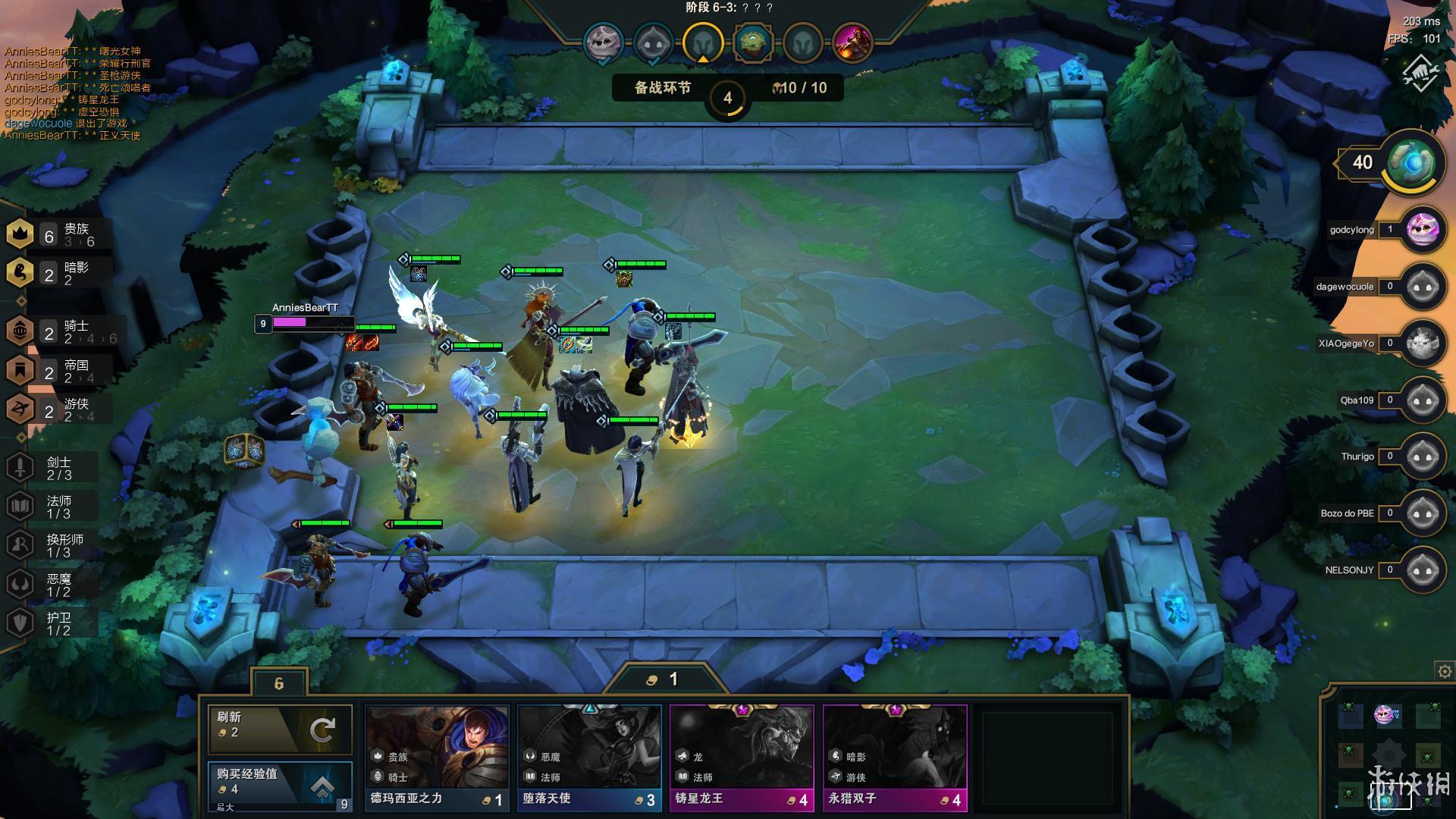Refresh the shop for 2 gold
1456x819 pixels.
pyautogui.click(x=280, y=729)
